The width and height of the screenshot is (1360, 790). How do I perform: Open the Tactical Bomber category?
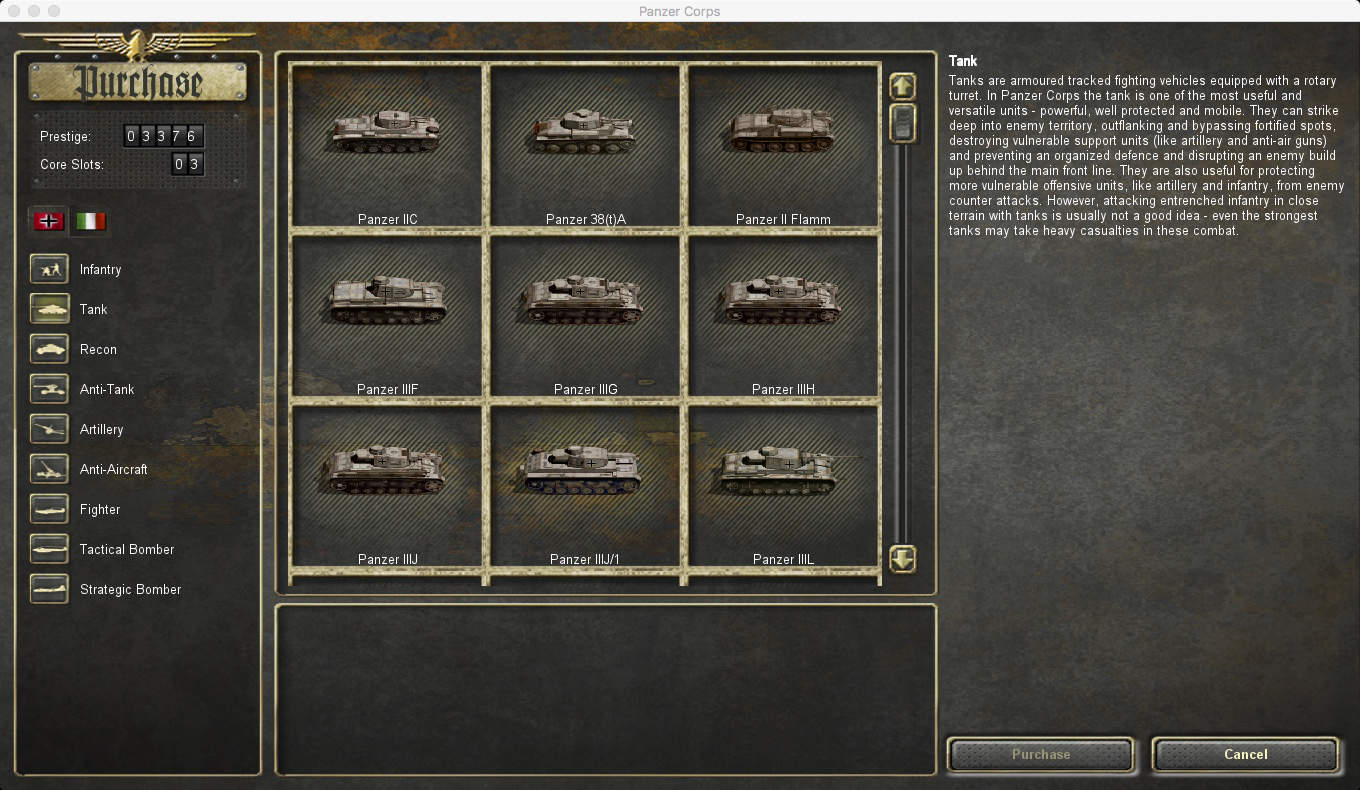coord(50,549)
